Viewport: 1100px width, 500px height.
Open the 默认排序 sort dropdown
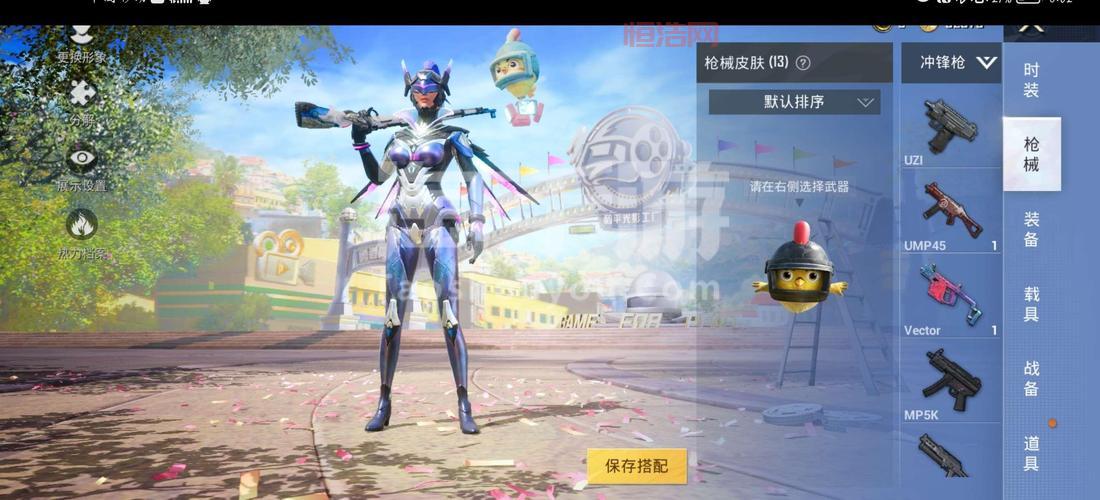click(795, 102)
